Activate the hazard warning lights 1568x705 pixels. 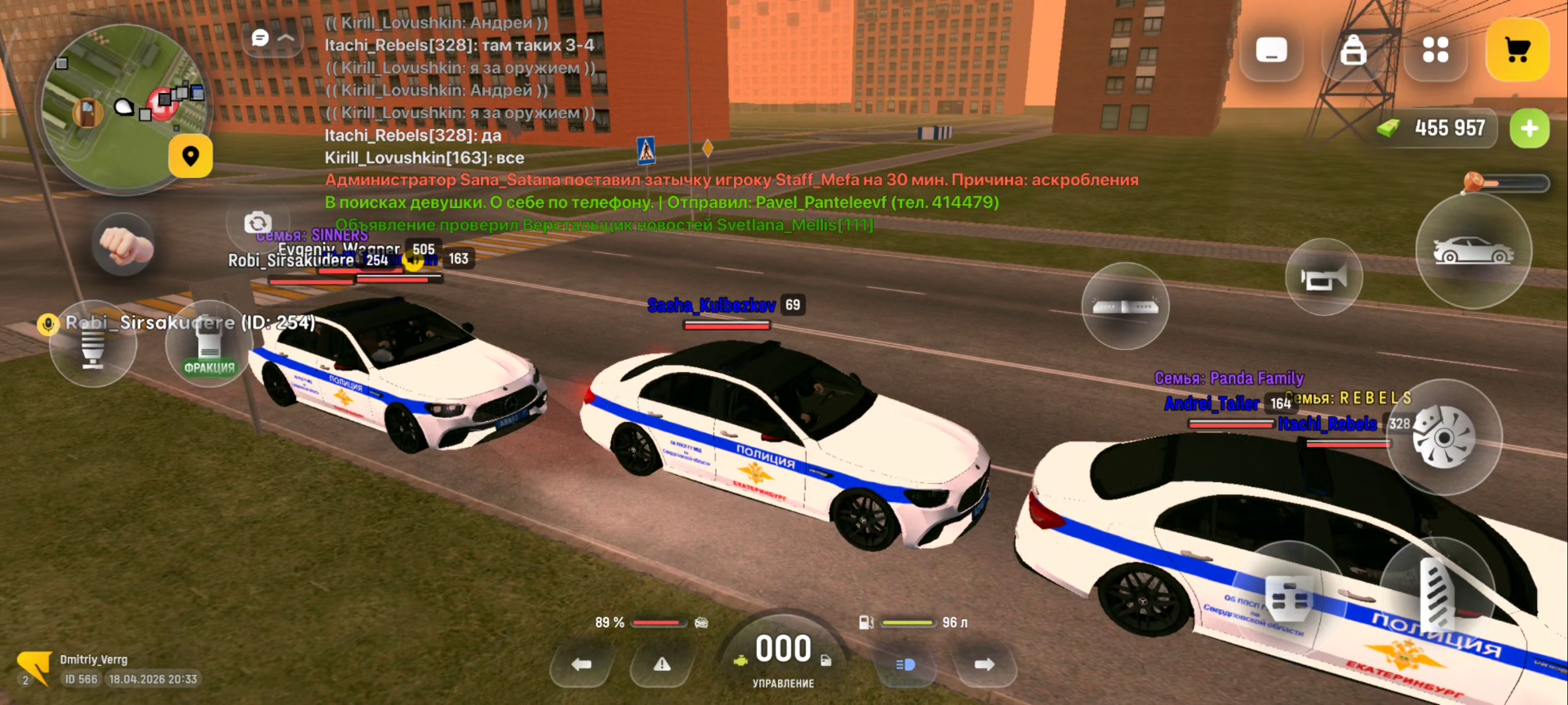[x=661, y=664]
